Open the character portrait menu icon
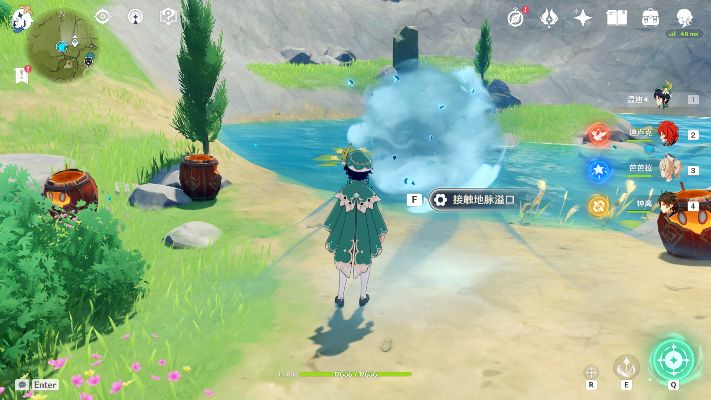This screenshot has width=711, height=400. tap(685, 17)
